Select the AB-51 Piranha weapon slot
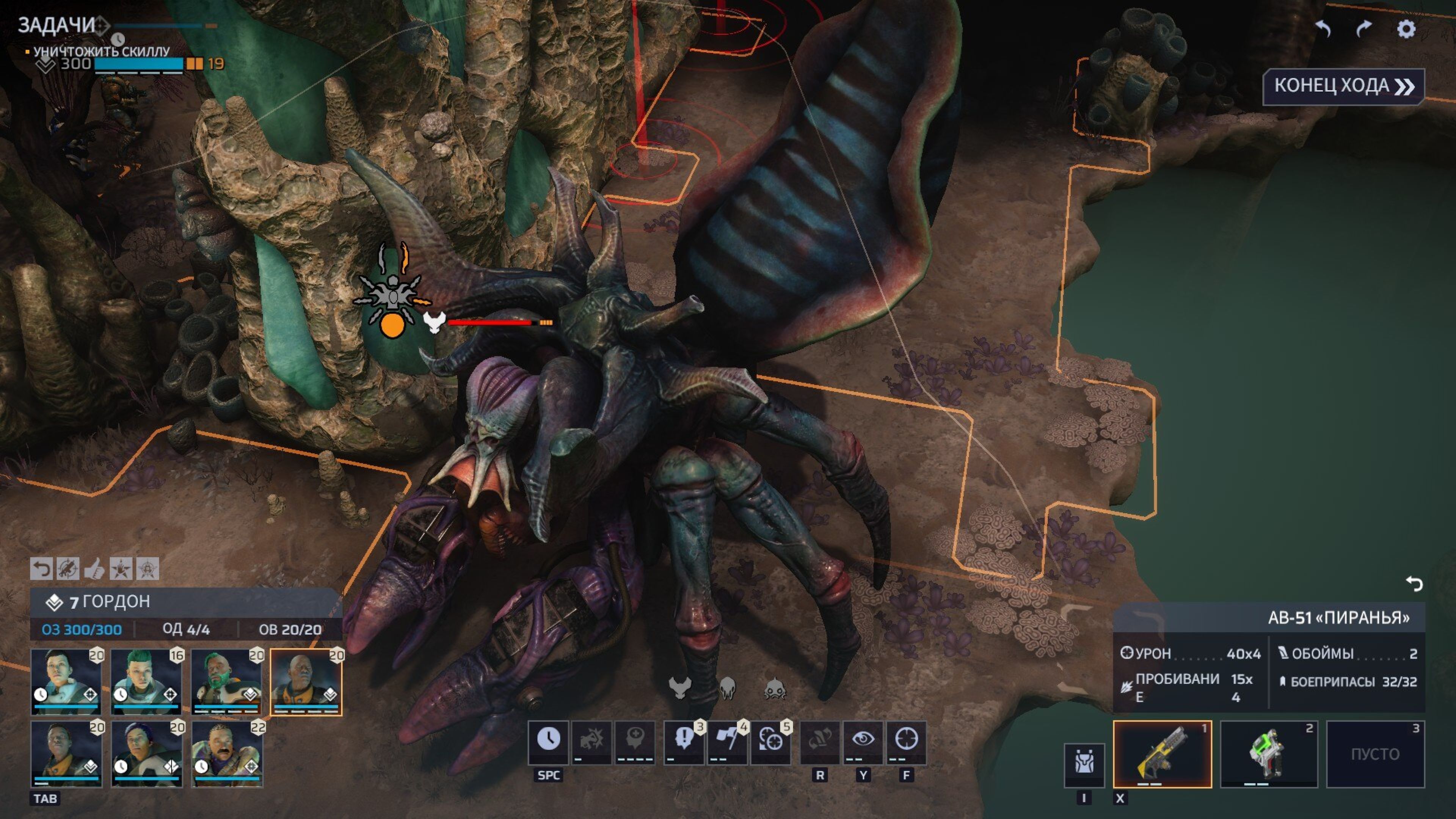 (x=1162, y=753)
